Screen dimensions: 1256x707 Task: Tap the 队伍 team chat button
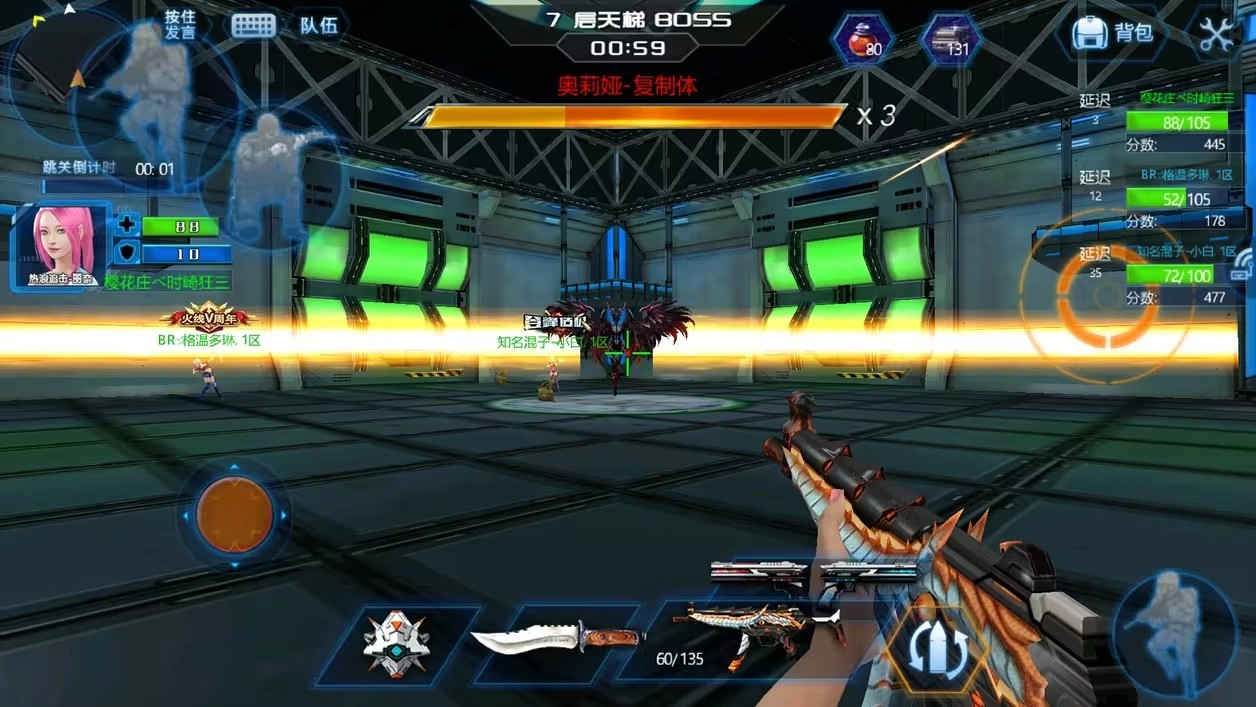318,25
